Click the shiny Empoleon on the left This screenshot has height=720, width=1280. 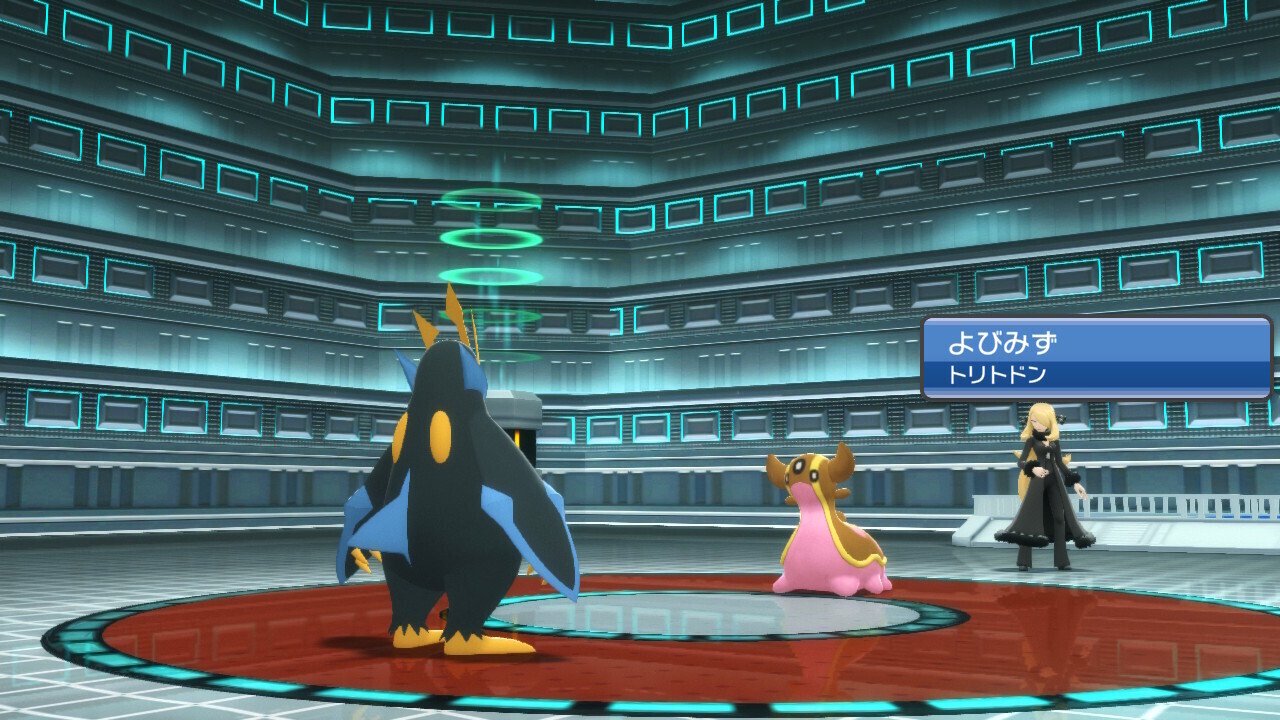(x=450, y=480)
